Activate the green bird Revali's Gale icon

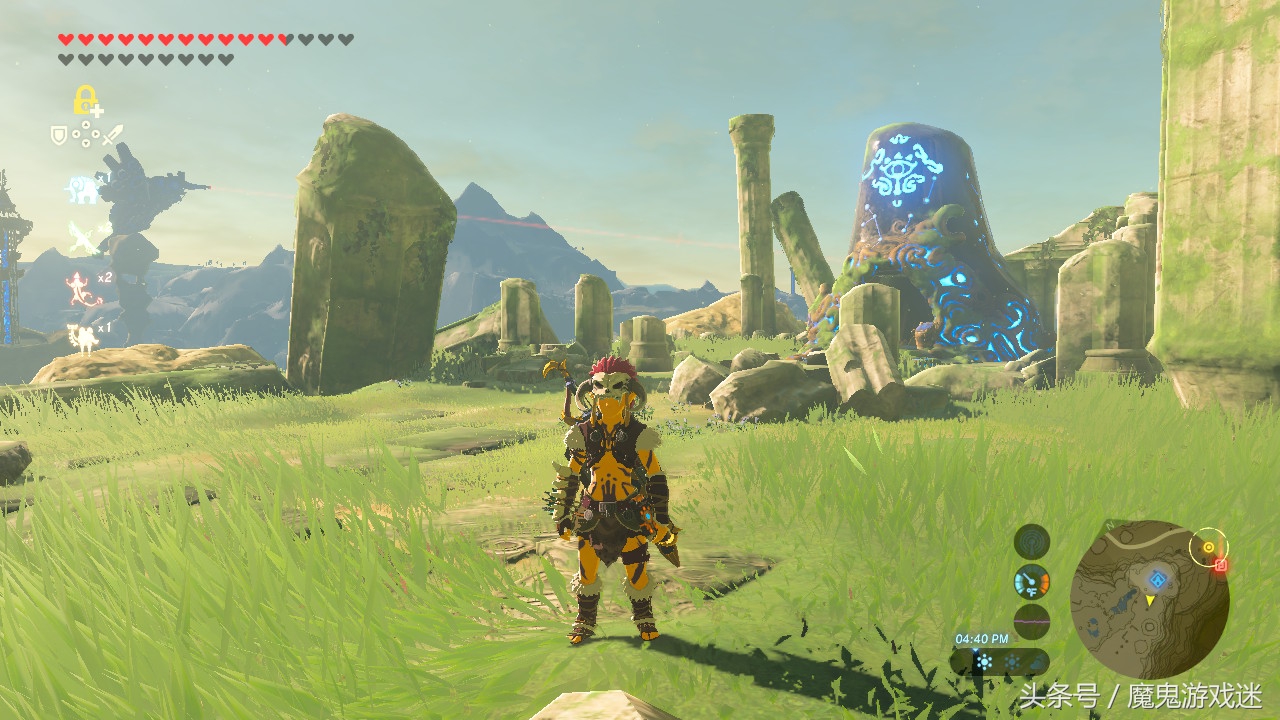point(84,238)
